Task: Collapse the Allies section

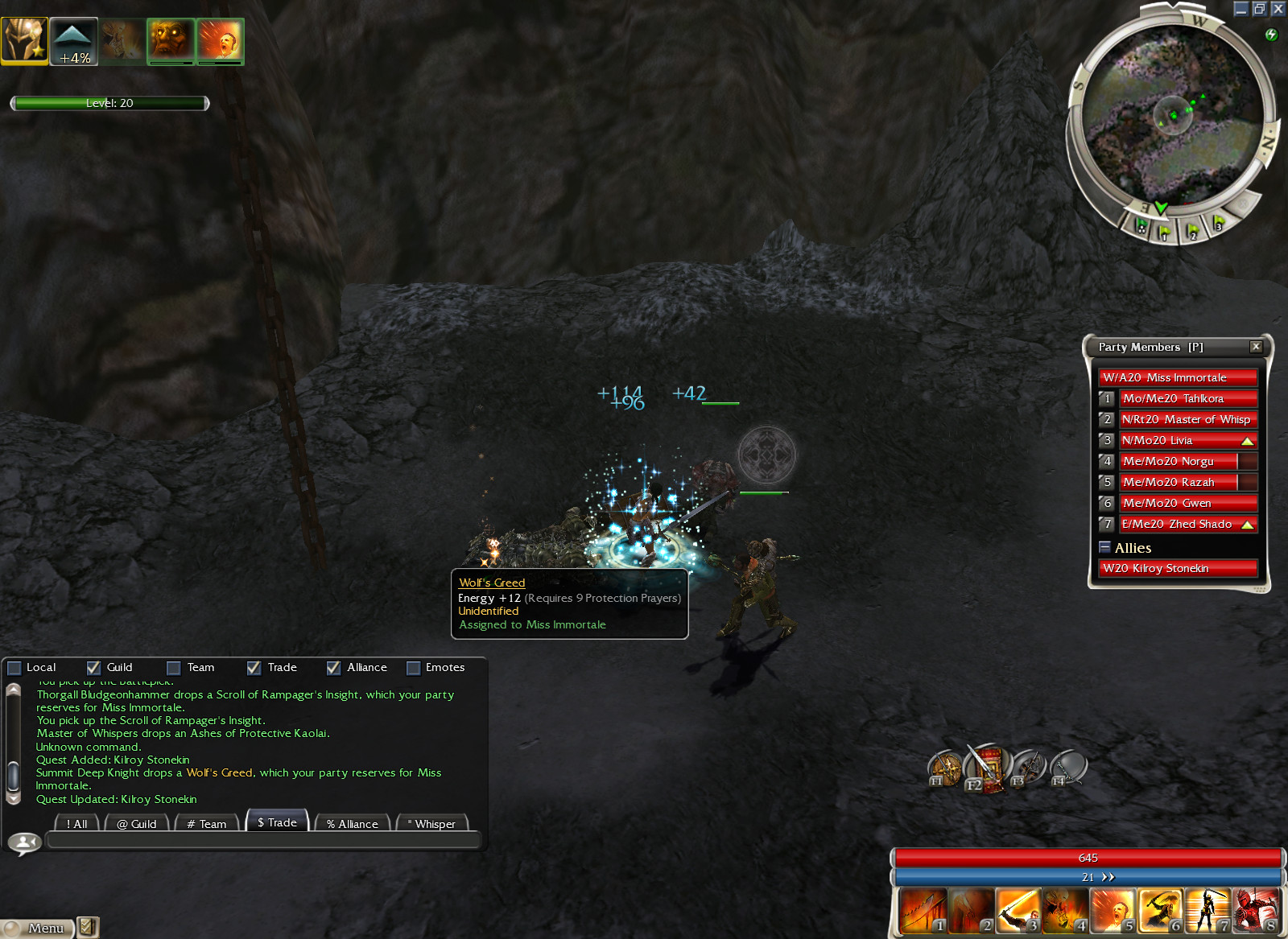Action: (x=1104, y=547)
